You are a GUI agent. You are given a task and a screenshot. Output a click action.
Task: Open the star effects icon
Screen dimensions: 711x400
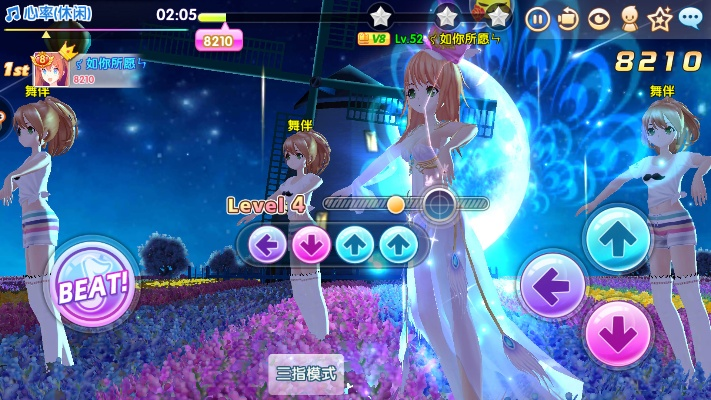(659, 18)
